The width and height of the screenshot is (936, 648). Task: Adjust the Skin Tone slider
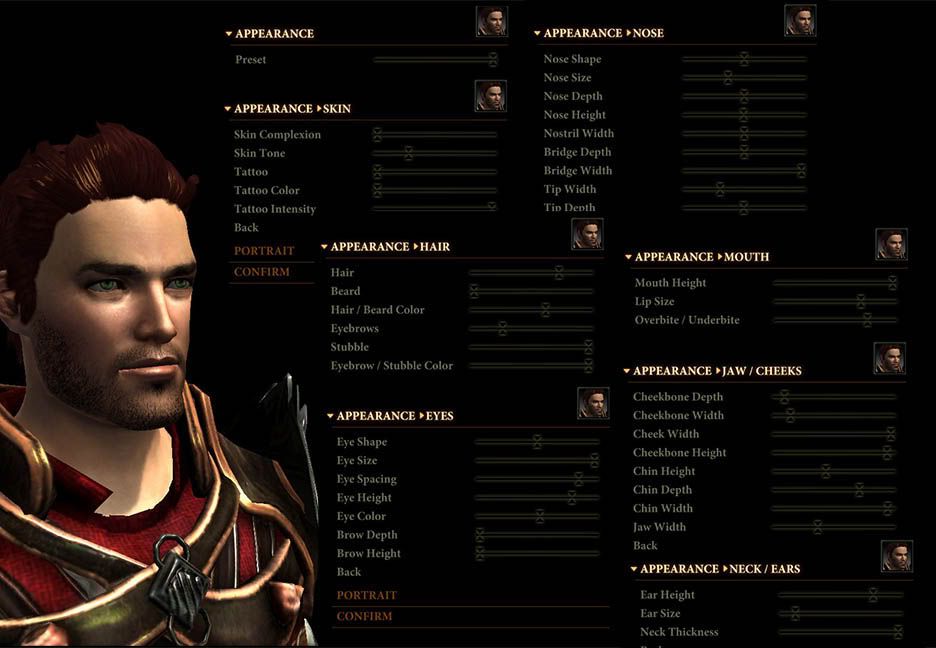(x=434, y=153)
